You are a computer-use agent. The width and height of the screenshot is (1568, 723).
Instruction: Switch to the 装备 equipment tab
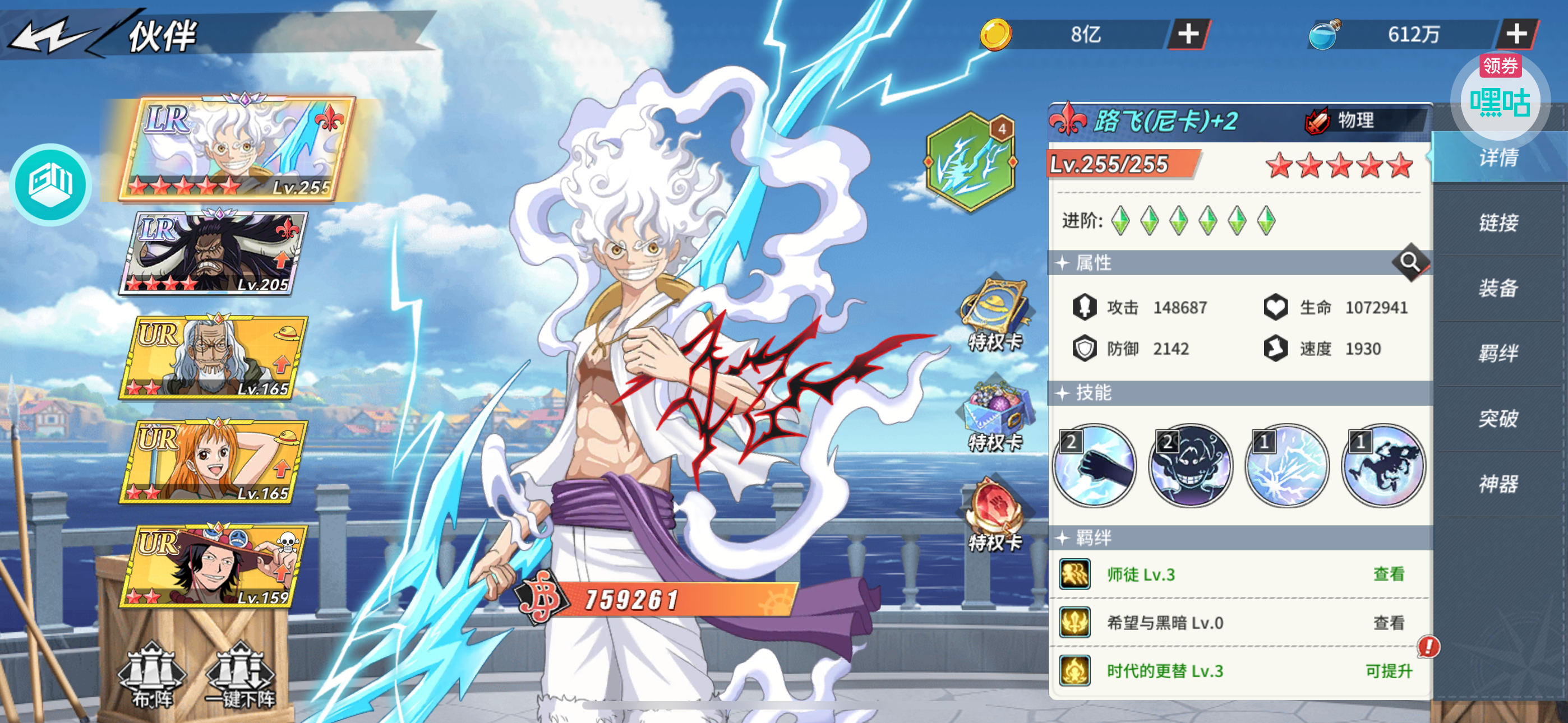point(1498,288)
